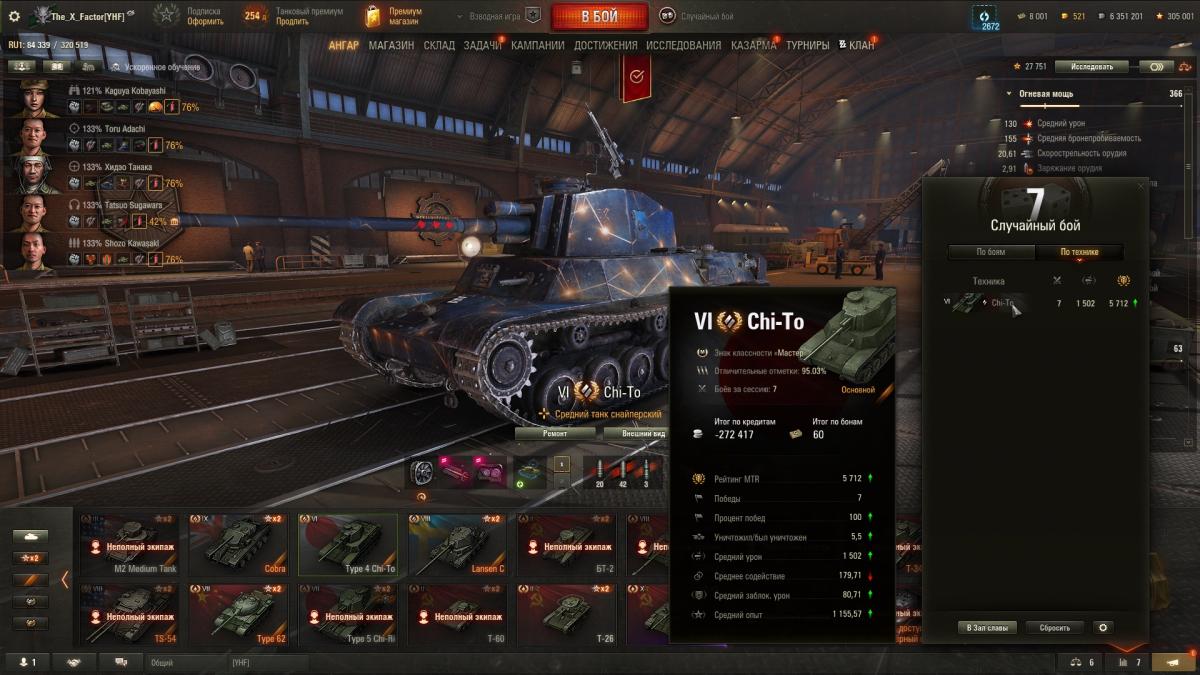
Task: Select the Cobra tank in the carousel
Action: (x=240, y=545)
